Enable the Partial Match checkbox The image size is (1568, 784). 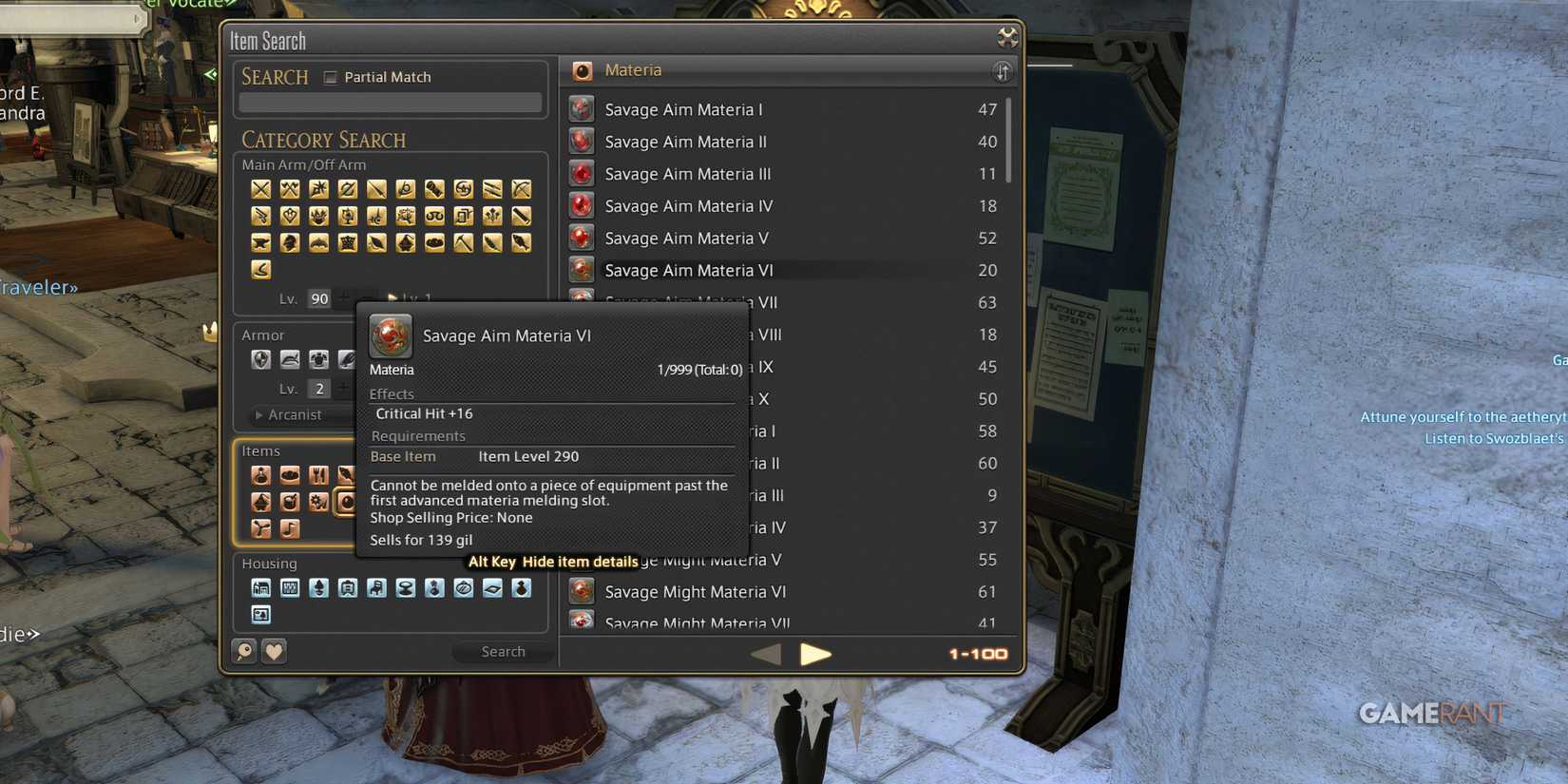coord(331,77)
